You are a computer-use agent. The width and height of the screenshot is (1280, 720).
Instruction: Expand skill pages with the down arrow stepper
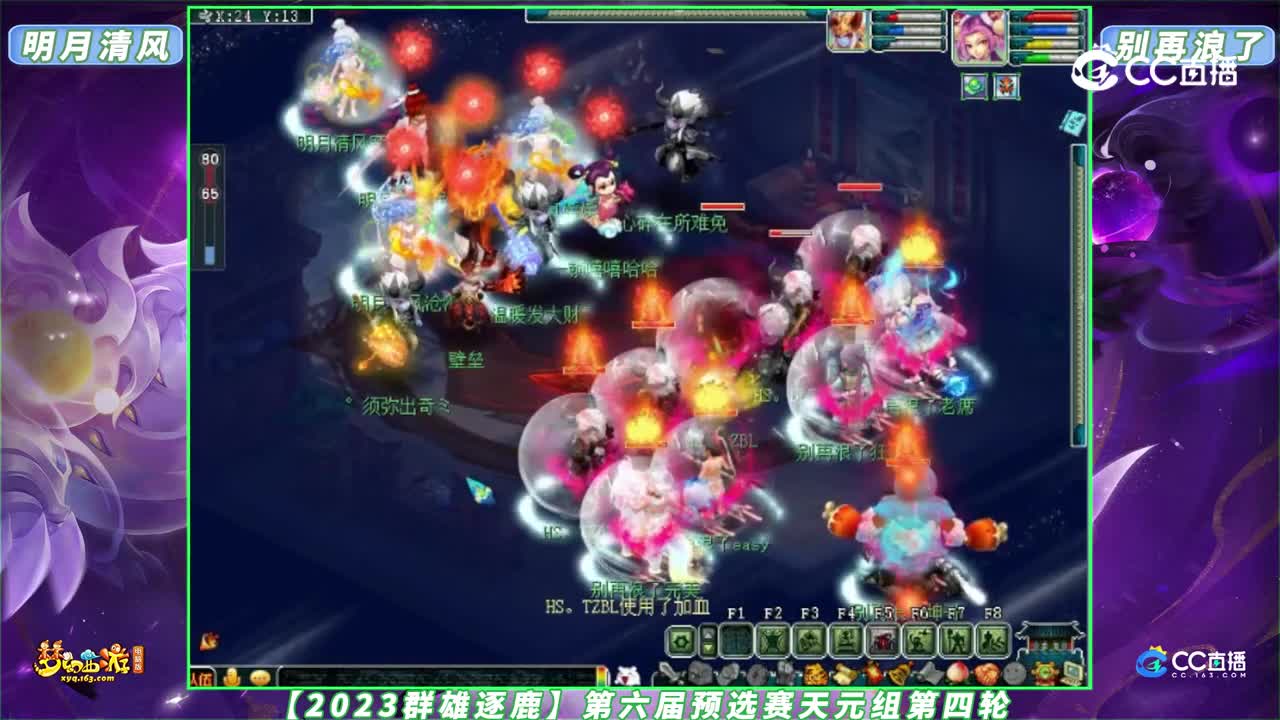[x=707, y=648]
